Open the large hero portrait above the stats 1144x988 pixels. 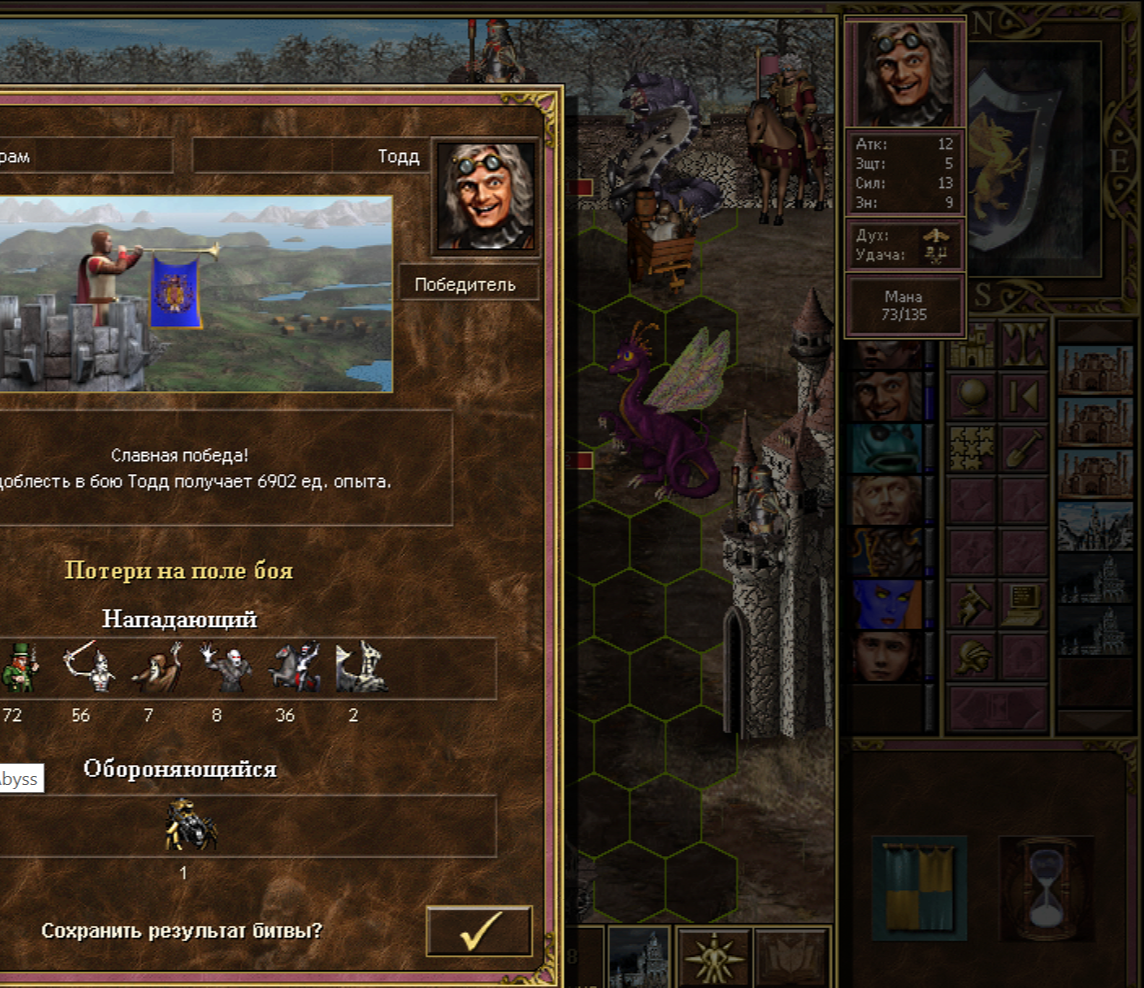[905, 74]
